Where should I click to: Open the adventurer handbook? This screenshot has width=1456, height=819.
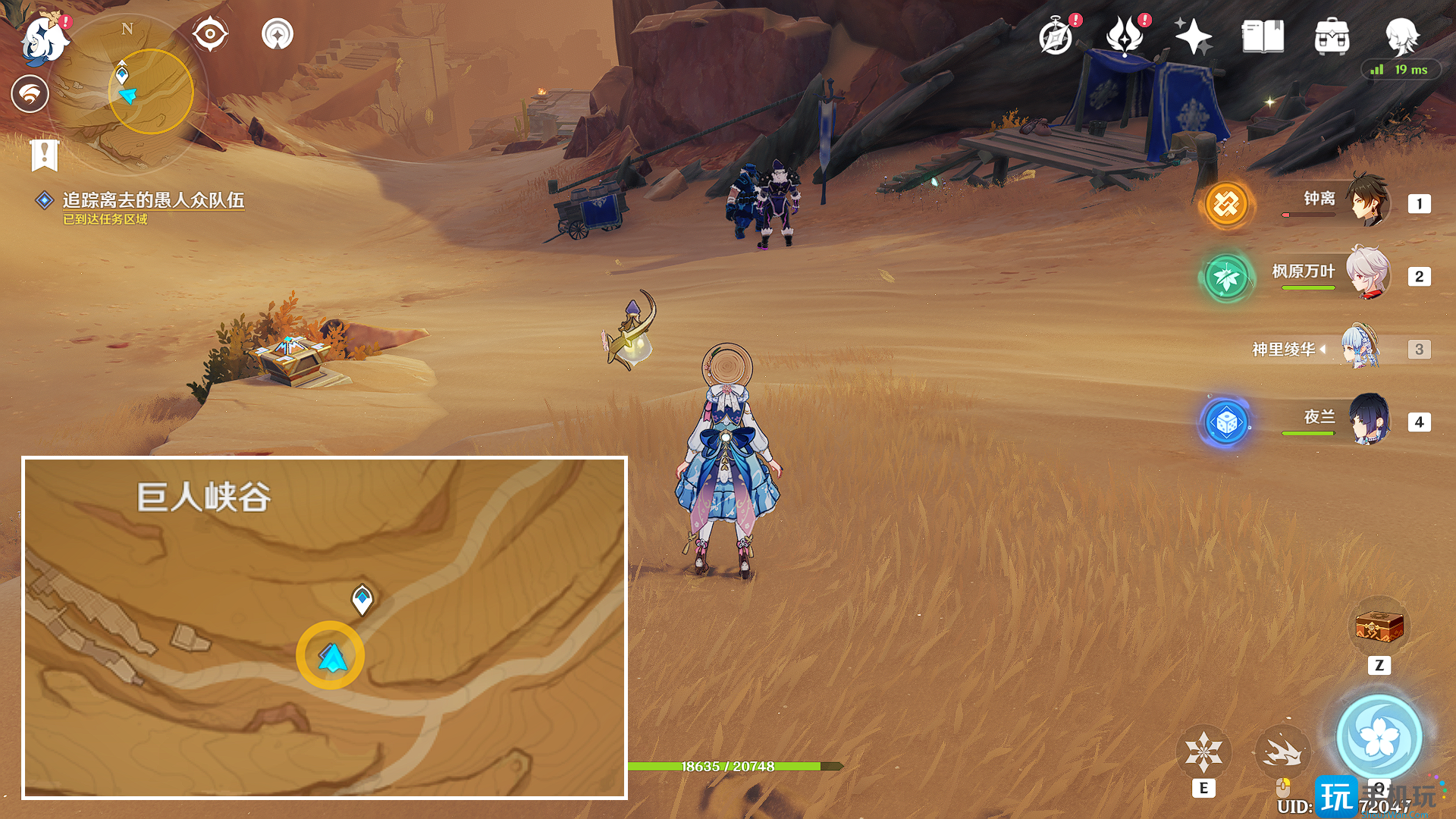[1263, 36]
